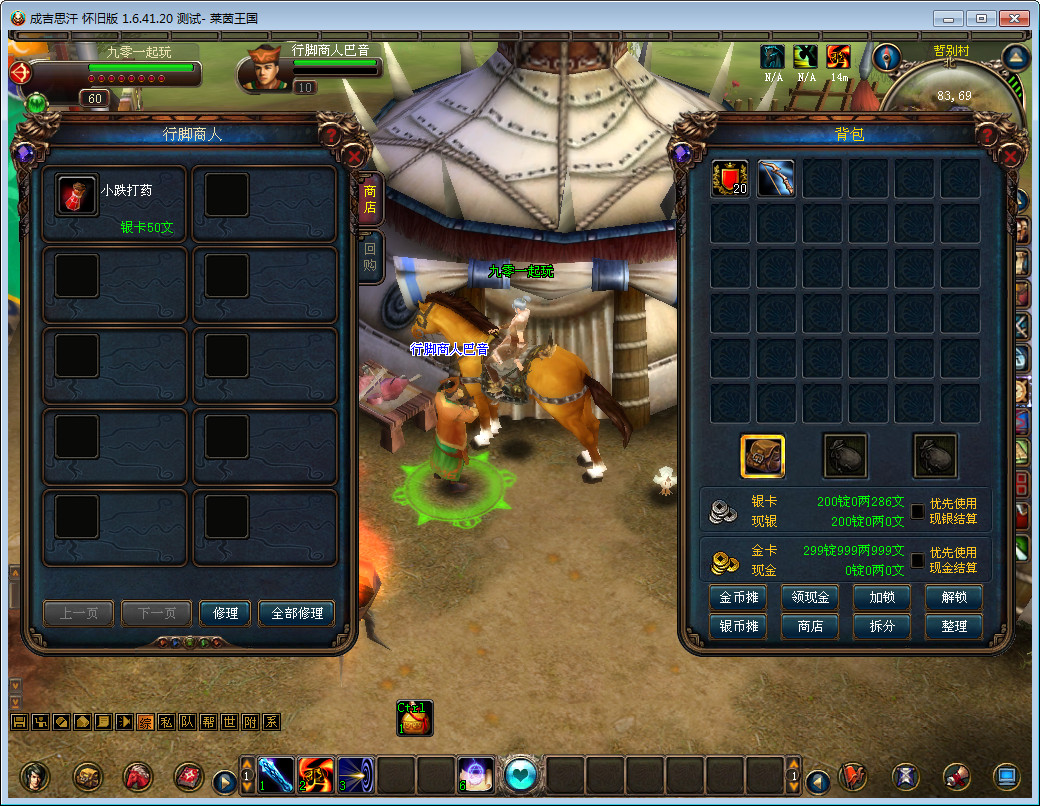Toggle 优先使用现银结算 checkbox
The image size is (1040, 806).
click(917, 511)
